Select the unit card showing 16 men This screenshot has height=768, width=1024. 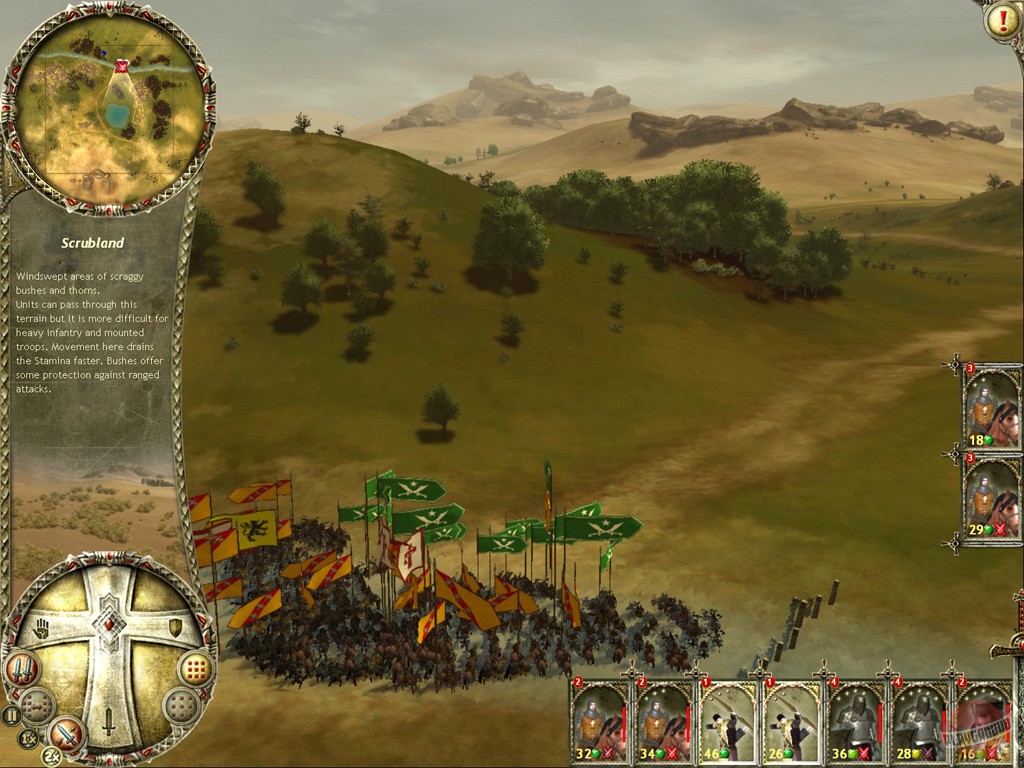982,722
